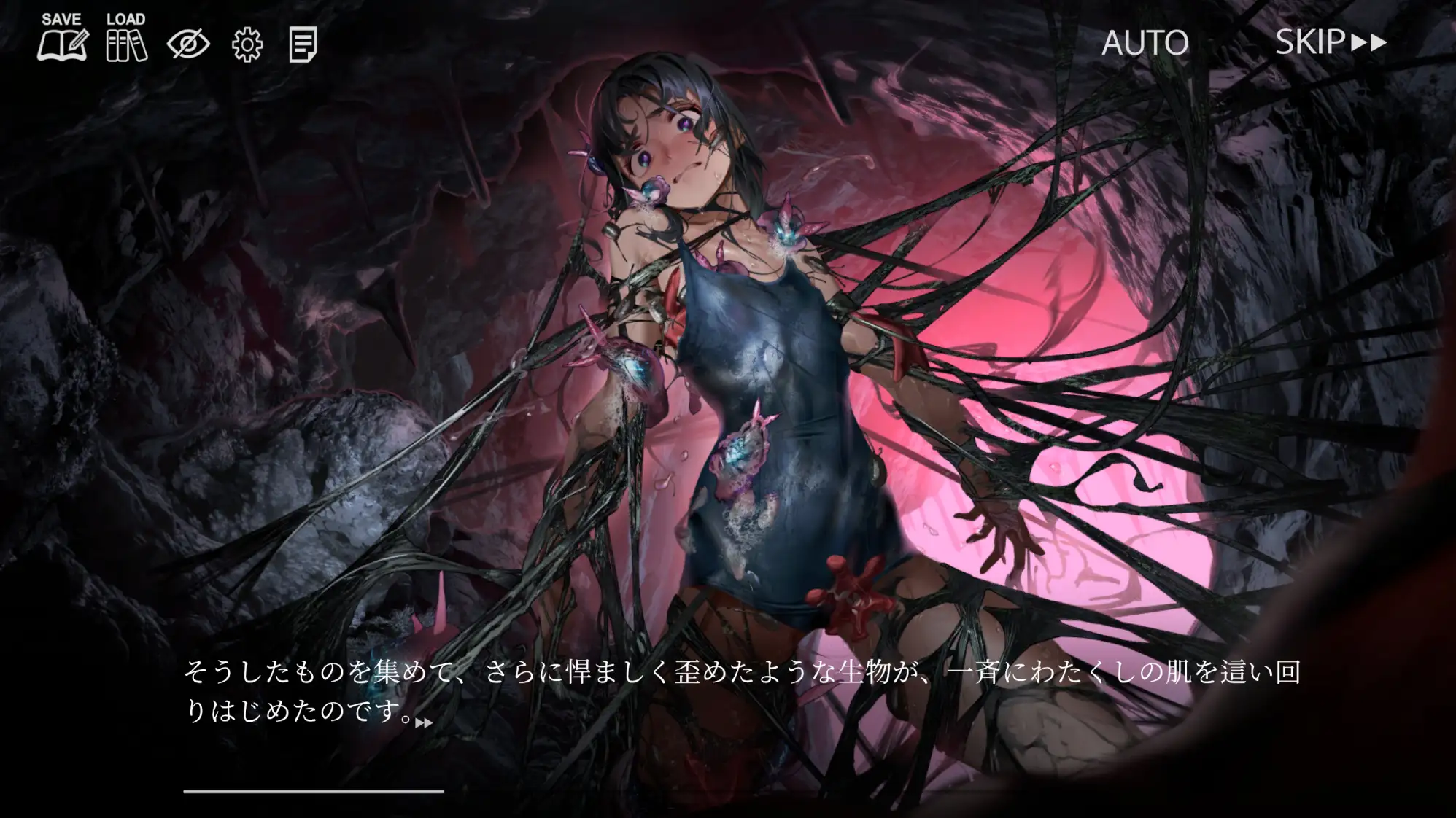This screenshot has width=1456, height=818.
Task: Open skip mode with the SKIP chevrons
Action: coord(1368,44)
